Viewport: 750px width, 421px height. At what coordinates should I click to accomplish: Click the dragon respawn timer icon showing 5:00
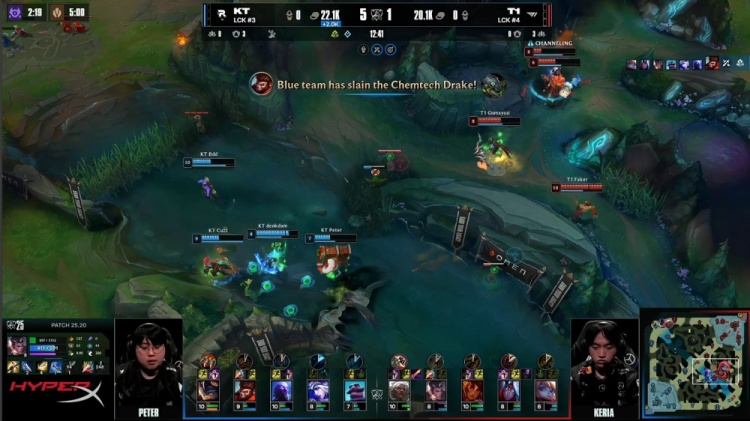coord(56,13)
